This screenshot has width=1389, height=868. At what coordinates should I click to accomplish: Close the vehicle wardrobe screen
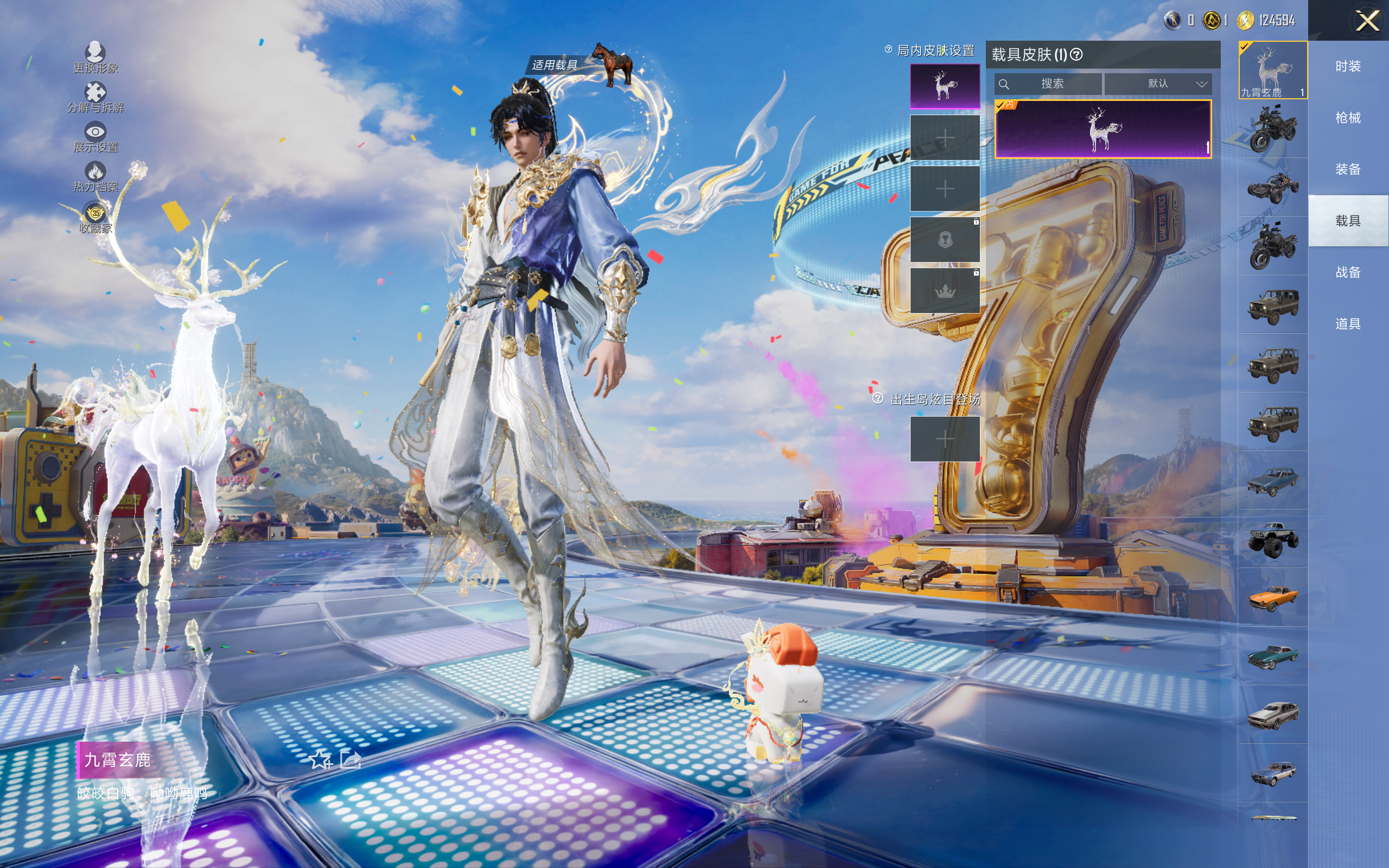(x=1367, y=21)
